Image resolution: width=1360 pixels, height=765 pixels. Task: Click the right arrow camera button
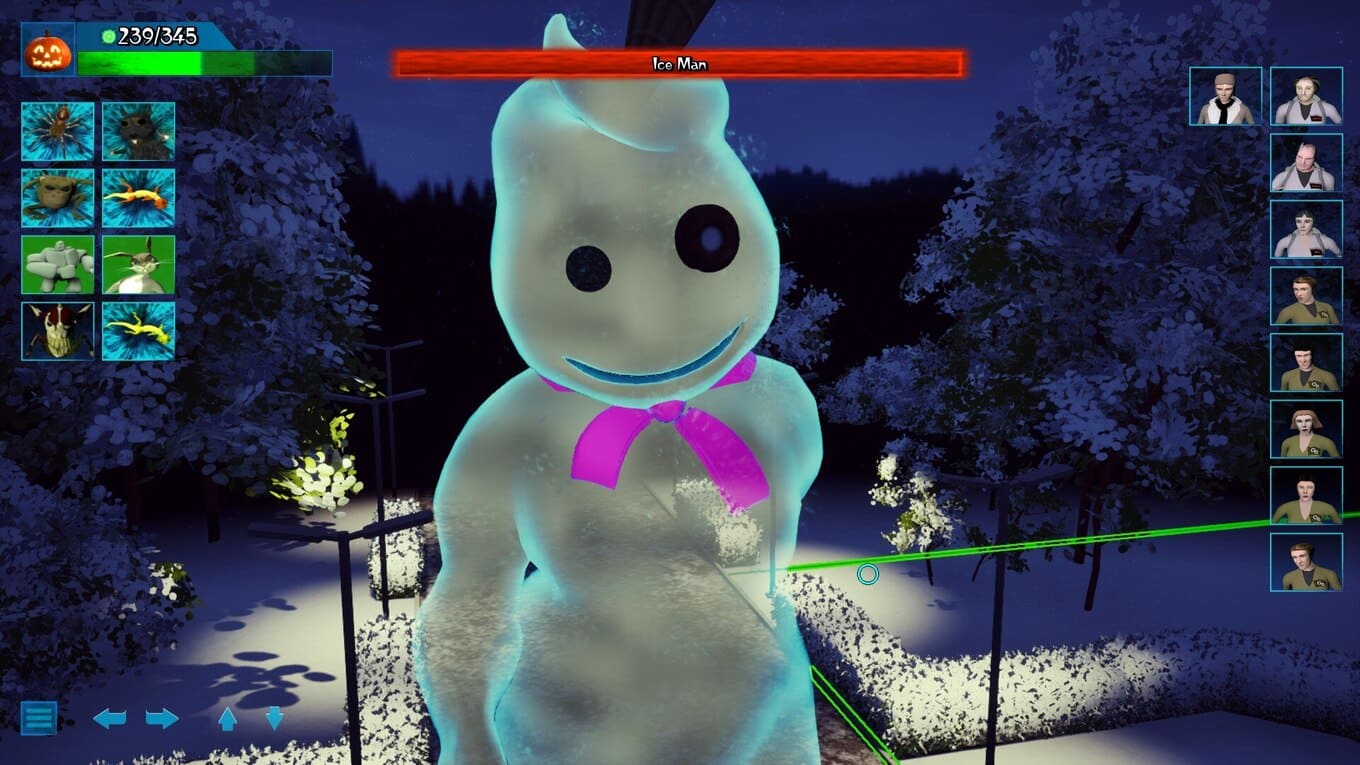(x=162, y=718)
